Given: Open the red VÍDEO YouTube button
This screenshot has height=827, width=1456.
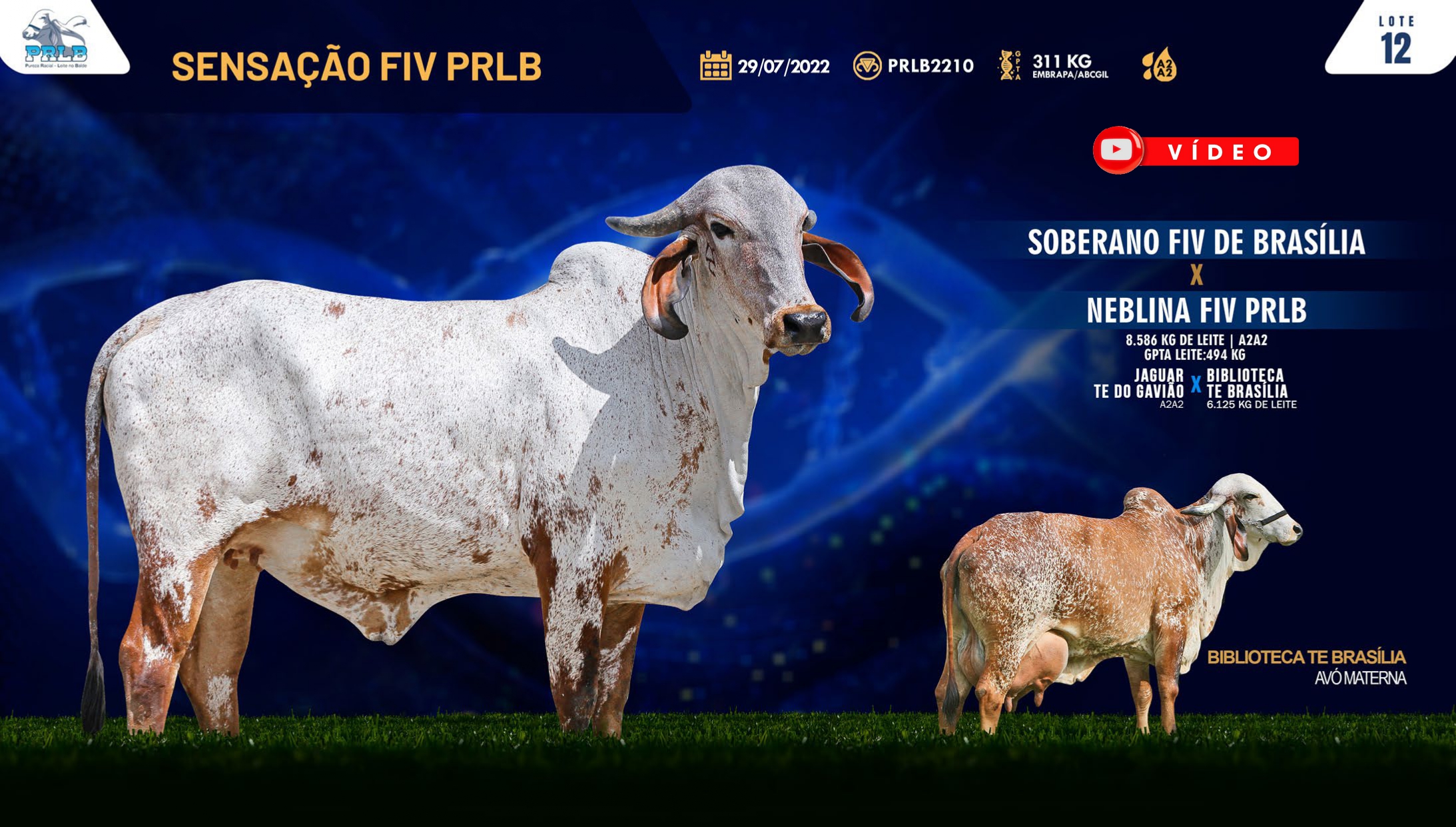Looking at the screenshot, I should [1196, 151].
